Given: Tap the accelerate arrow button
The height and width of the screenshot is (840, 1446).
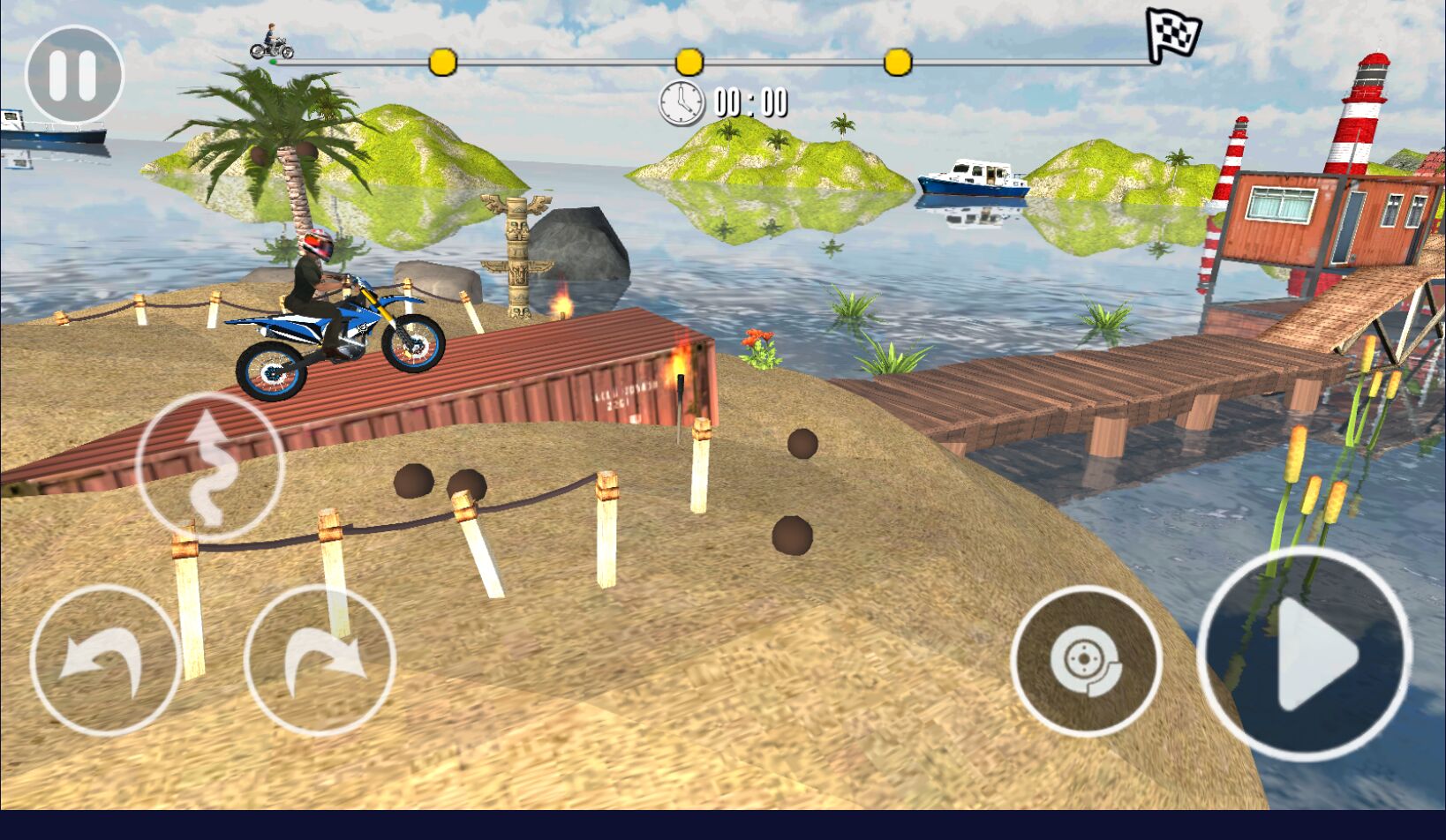Looking at the screenshot, I should pyautogui.click(x=1305, y=654).
